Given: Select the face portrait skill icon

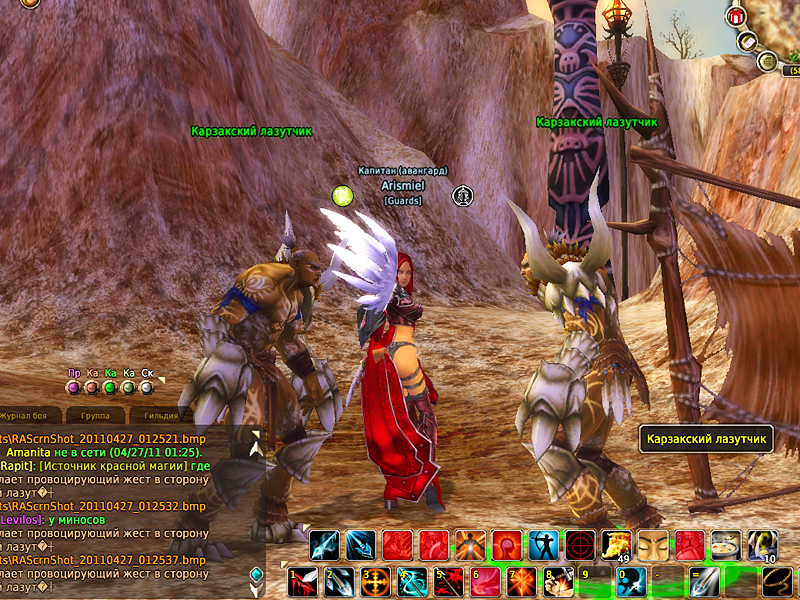Looking at the screenshot, I should click(x=653, y=546).
